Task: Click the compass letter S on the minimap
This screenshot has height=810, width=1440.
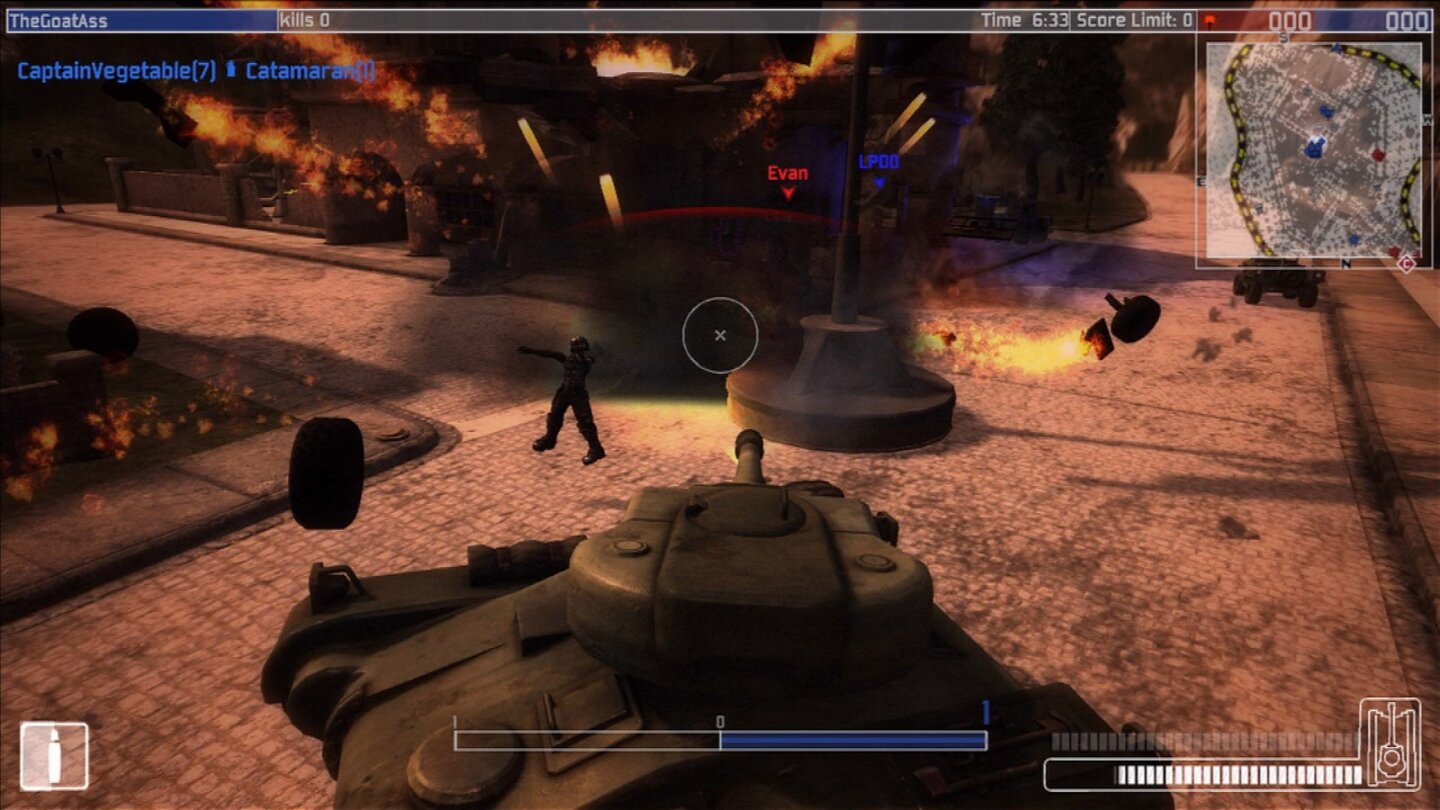Action: [x=1284, y=35]
